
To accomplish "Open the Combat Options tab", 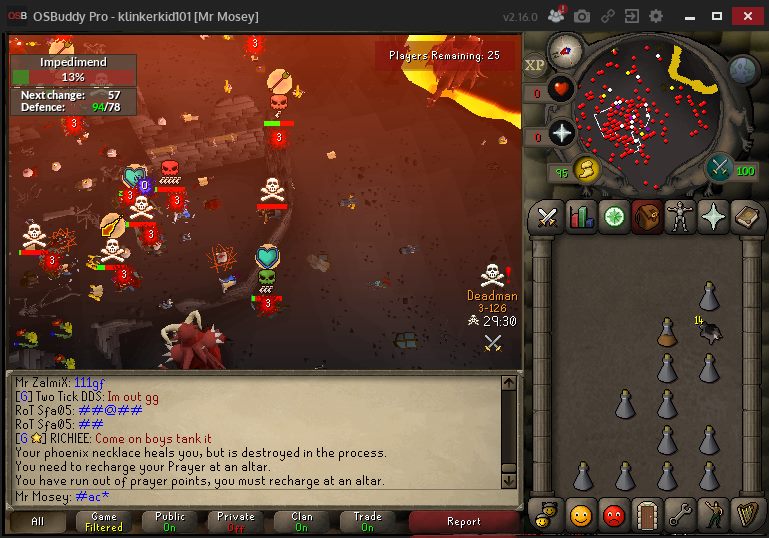I will pyautogui.click(x=547, y=217).
